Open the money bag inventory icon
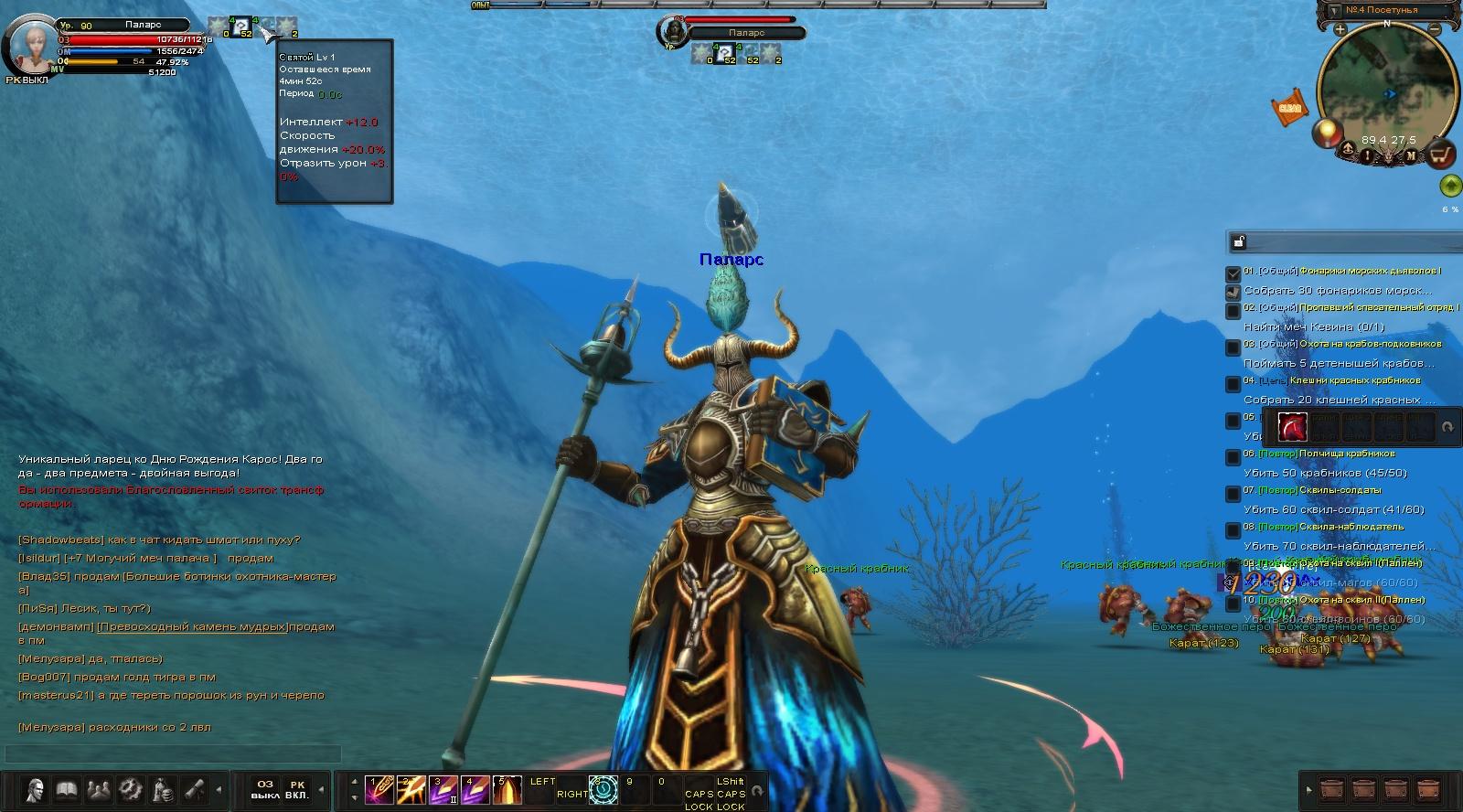 164,789
